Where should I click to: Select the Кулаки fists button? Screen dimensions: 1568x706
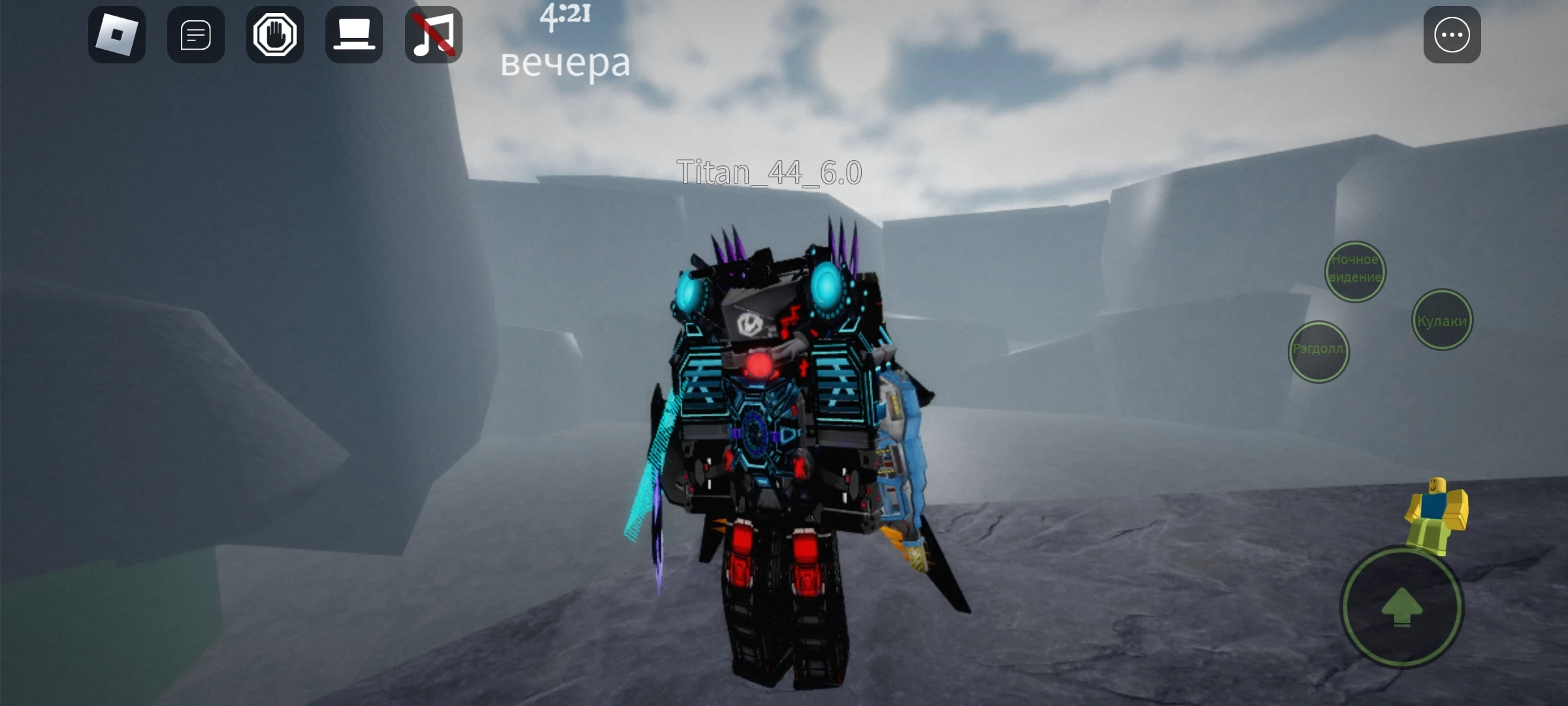coord(1442,320)
